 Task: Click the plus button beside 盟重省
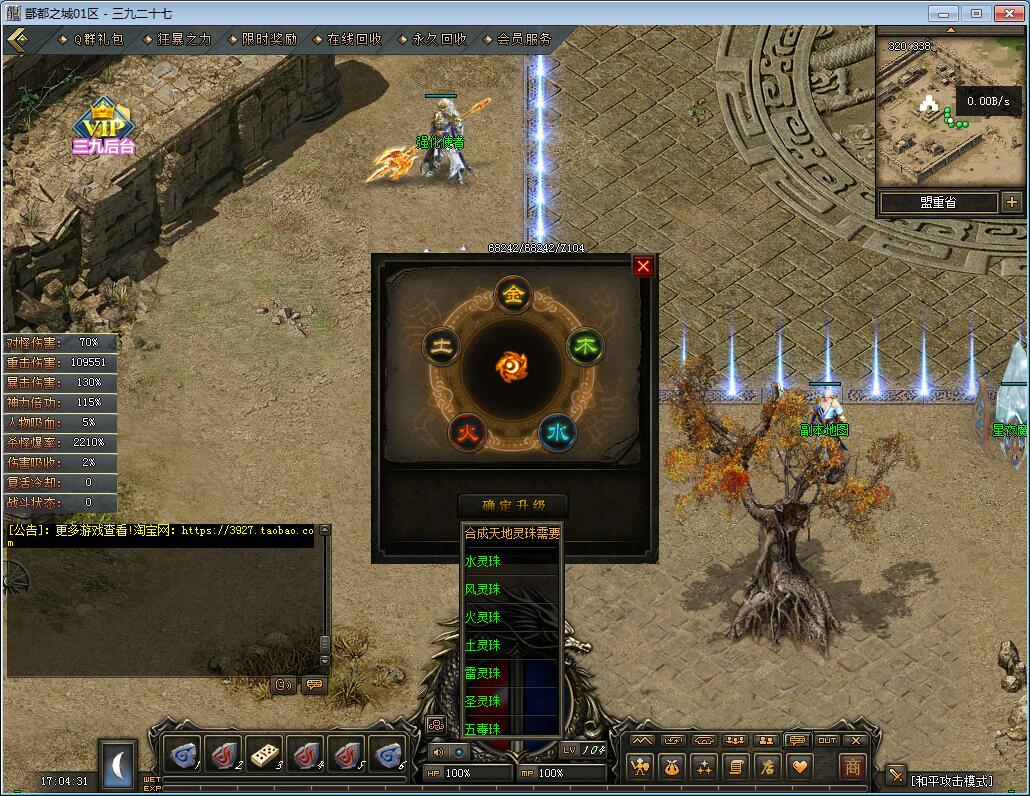click(x=1011, y=202)
